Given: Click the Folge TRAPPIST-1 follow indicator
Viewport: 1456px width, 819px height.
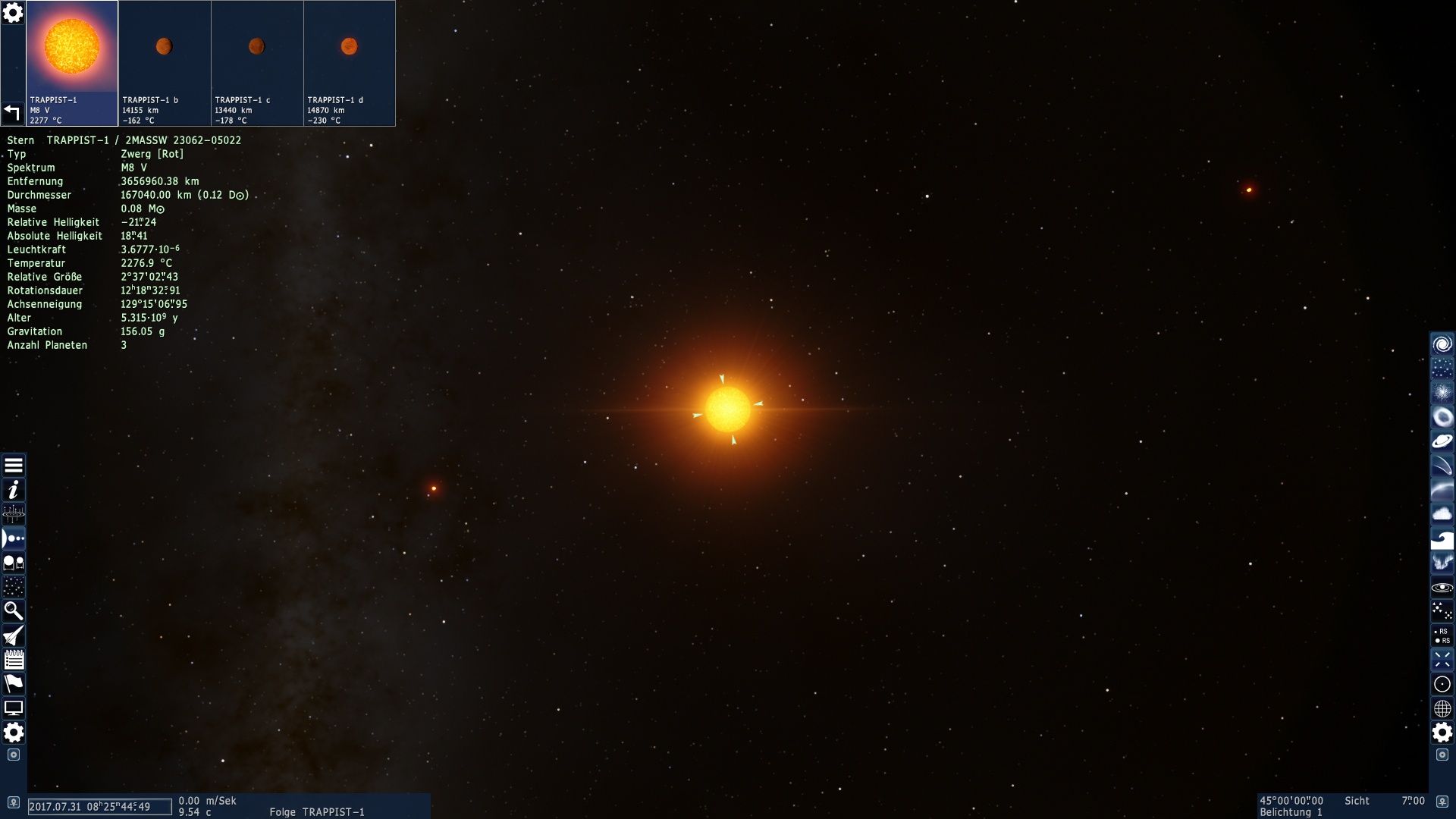Looking at the screenshot, I should click(x=318, y=811).
